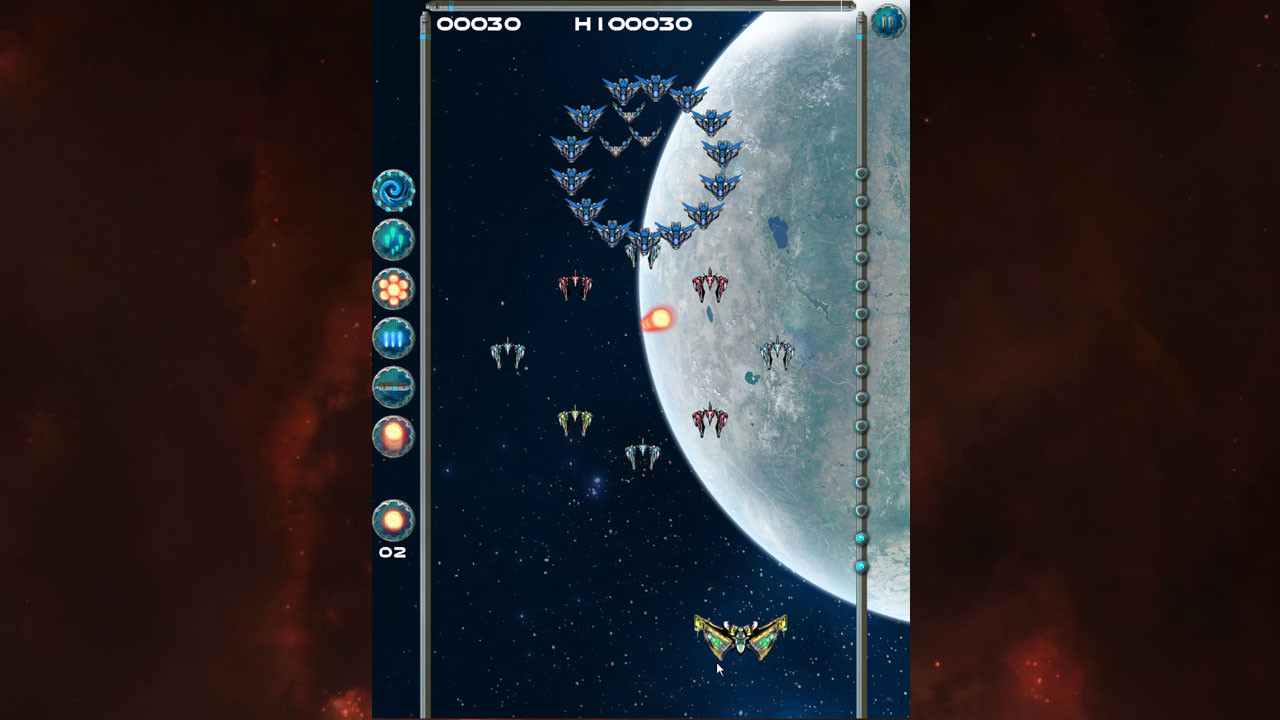Image resolution: width=1280 pixels, height=720 pixels.
Task: Click the 02 bomb count label
Action: coord(392,551)
